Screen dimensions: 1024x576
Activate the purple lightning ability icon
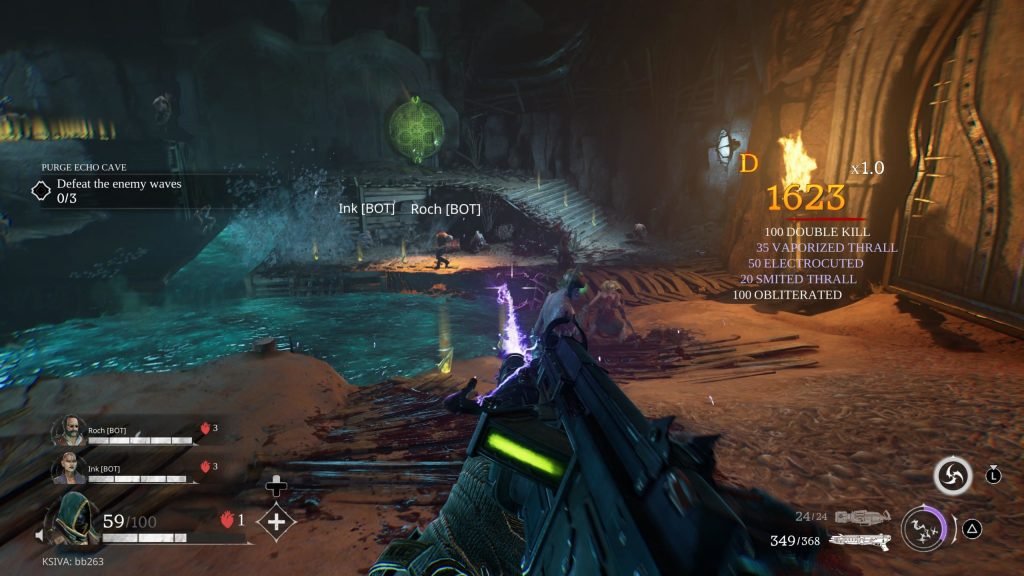[x=922, y=528]
